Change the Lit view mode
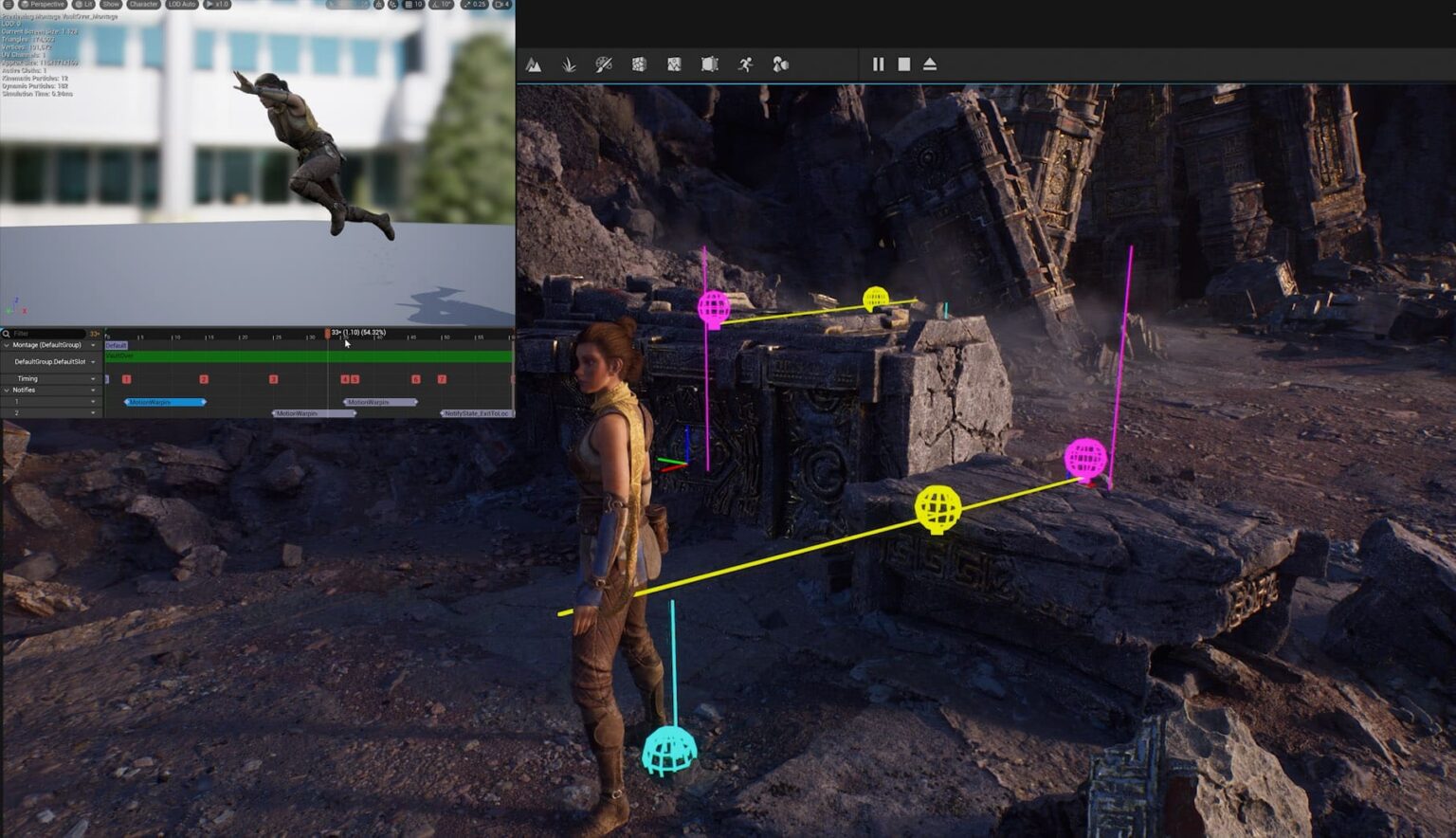Screen dimensions: 1456x838 tap(84, 5)
